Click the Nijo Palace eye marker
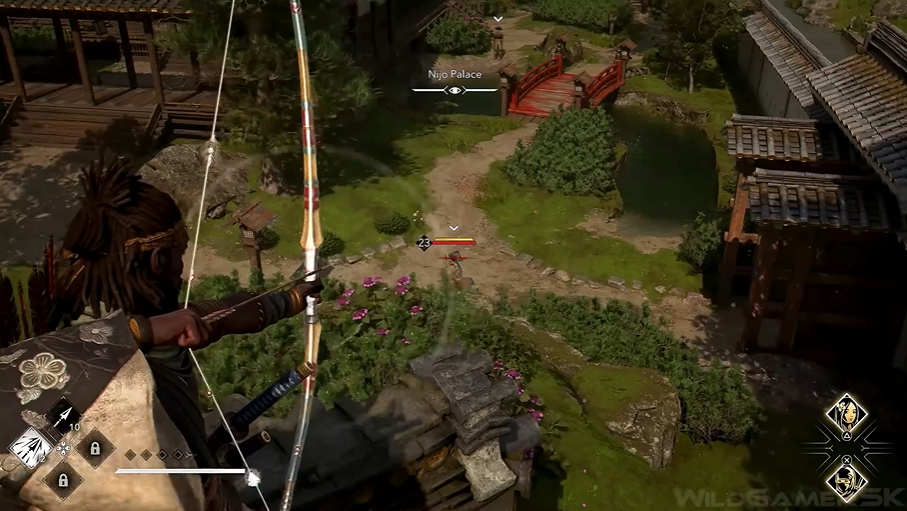907x511 pixels. [x=455, y=90]
